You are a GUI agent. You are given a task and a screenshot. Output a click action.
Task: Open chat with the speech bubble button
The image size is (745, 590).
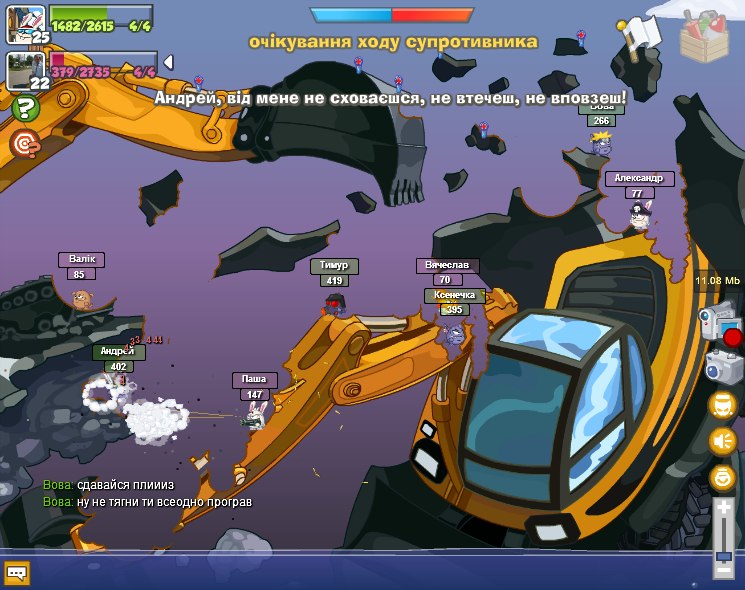(17, 573)
